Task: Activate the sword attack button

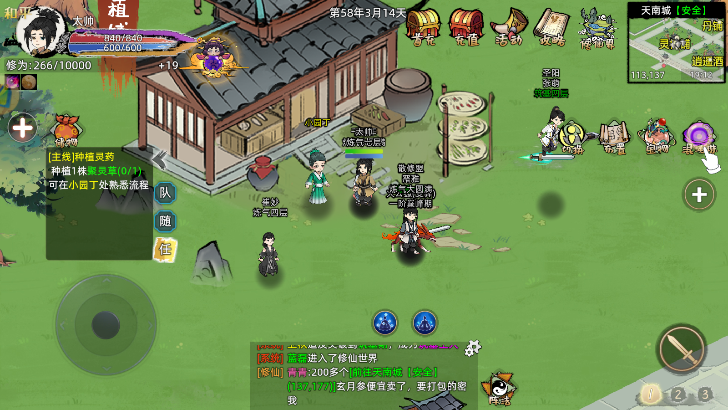Action: pyautogui.click(x=681, y=347)
